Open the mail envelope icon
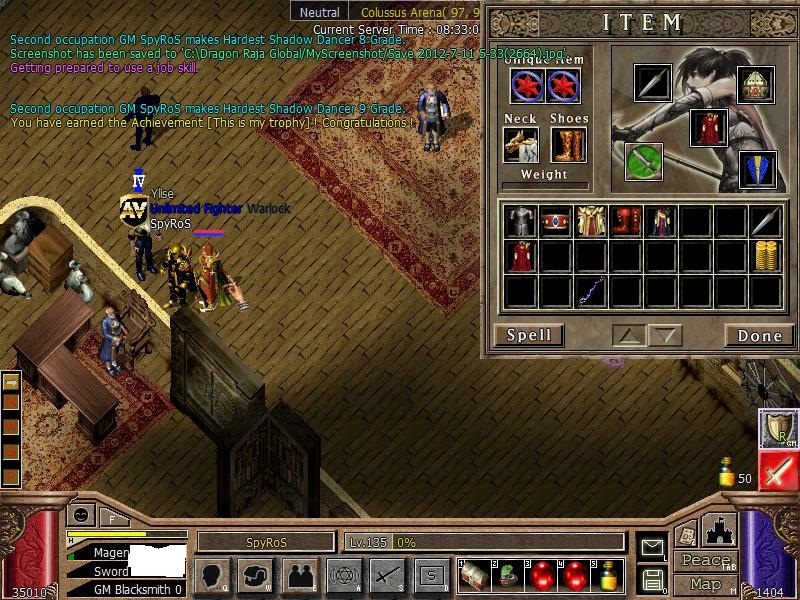800x600 pixels. tap(652, 547)
